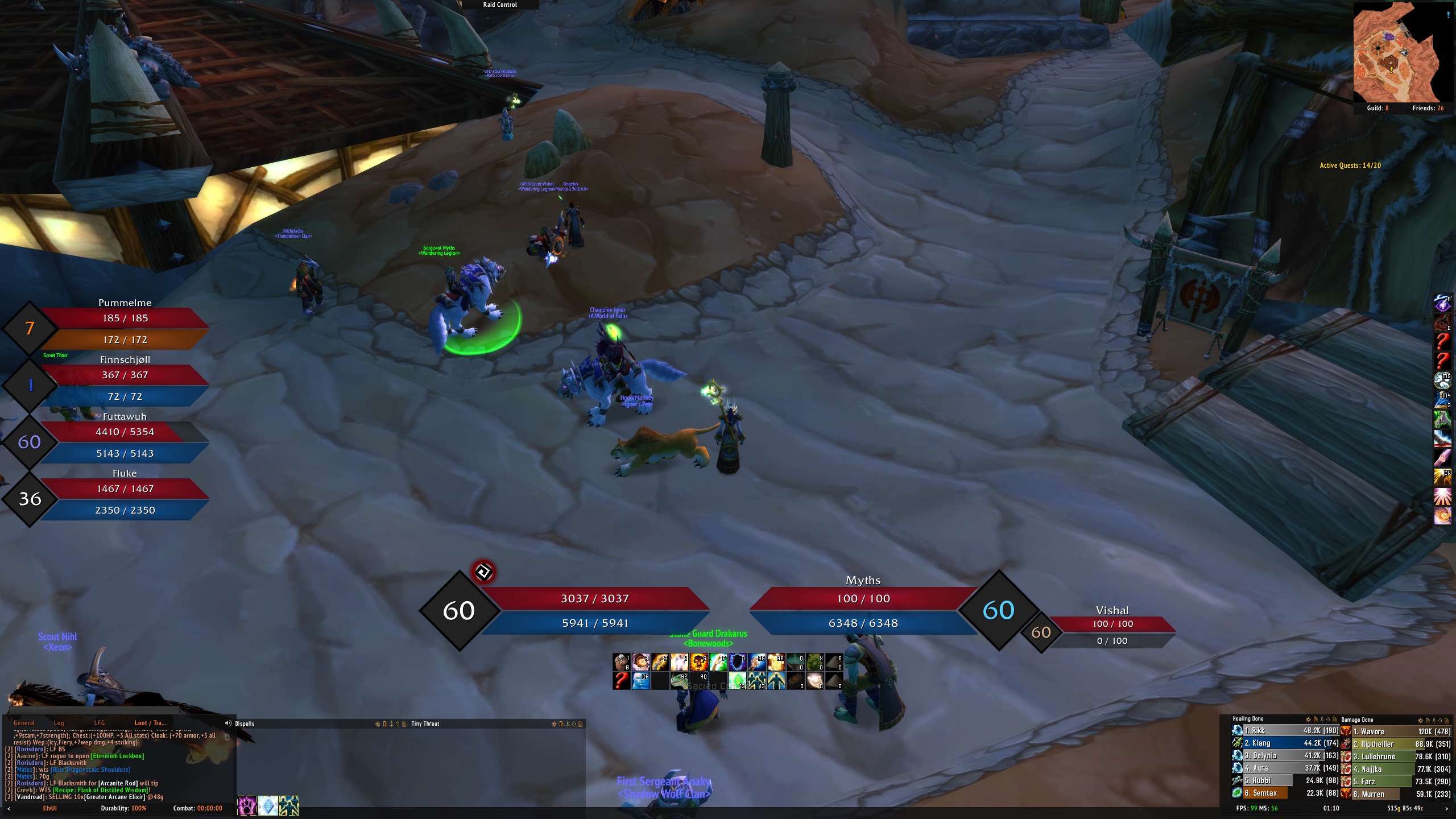Cast the flaming skull ability on key S

[699, 662]
